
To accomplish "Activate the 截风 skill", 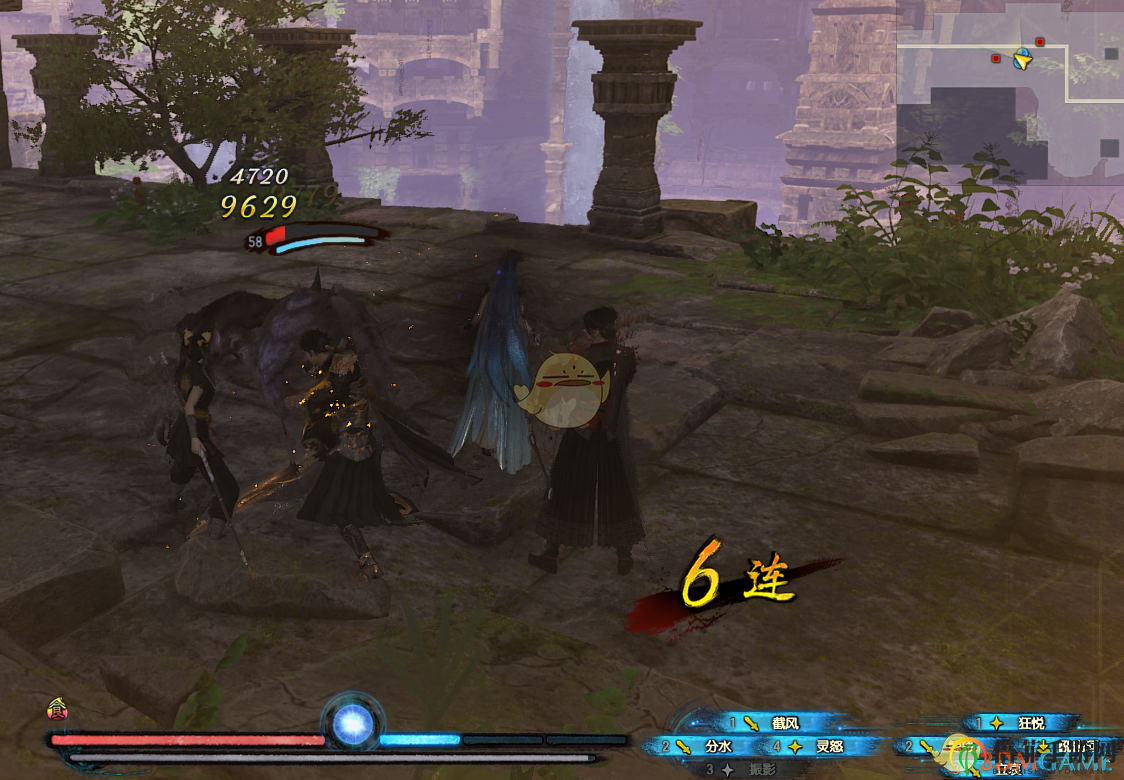I will tap(782, 723).
